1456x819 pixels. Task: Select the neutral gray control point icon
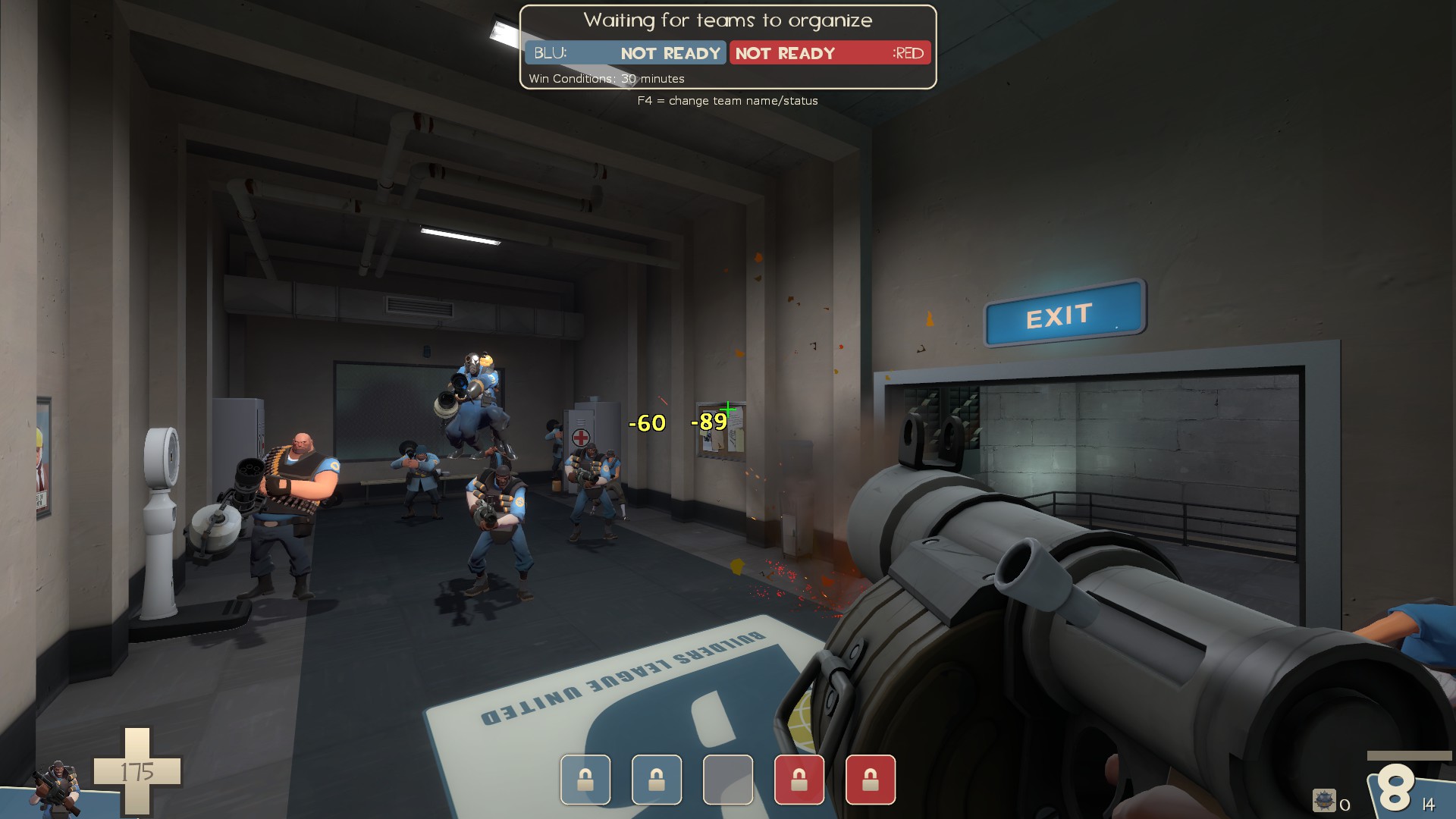point(727,780)
